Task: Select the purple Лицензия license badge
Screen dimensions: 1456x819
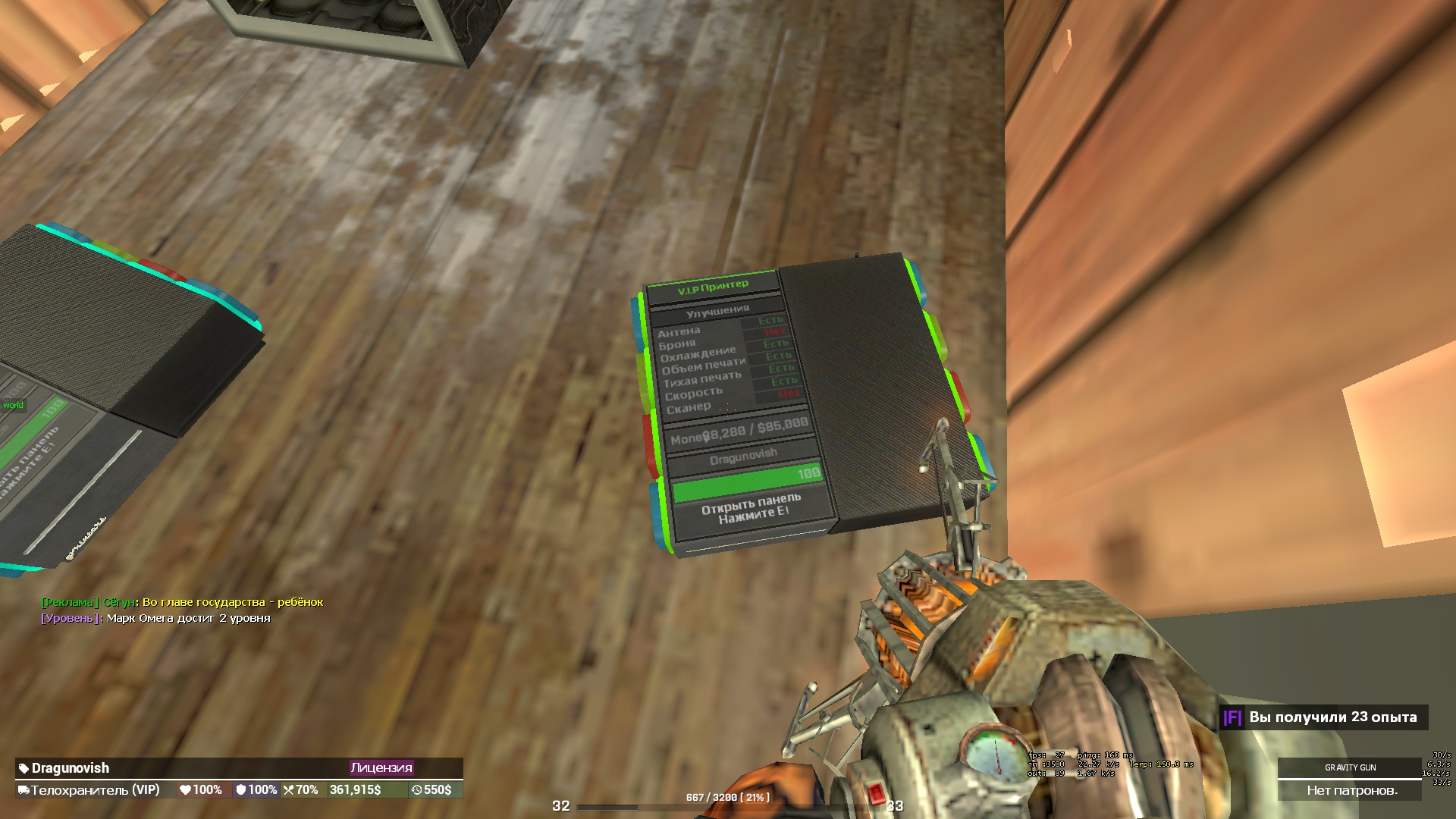Action: pyautogui.click(x=381, y=767)
